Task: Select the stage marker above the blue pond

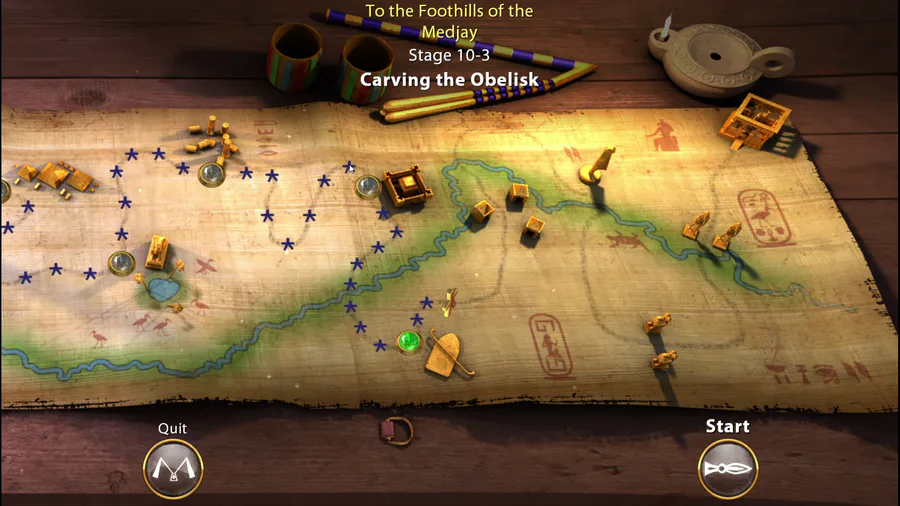Action: tap(122, 263)
